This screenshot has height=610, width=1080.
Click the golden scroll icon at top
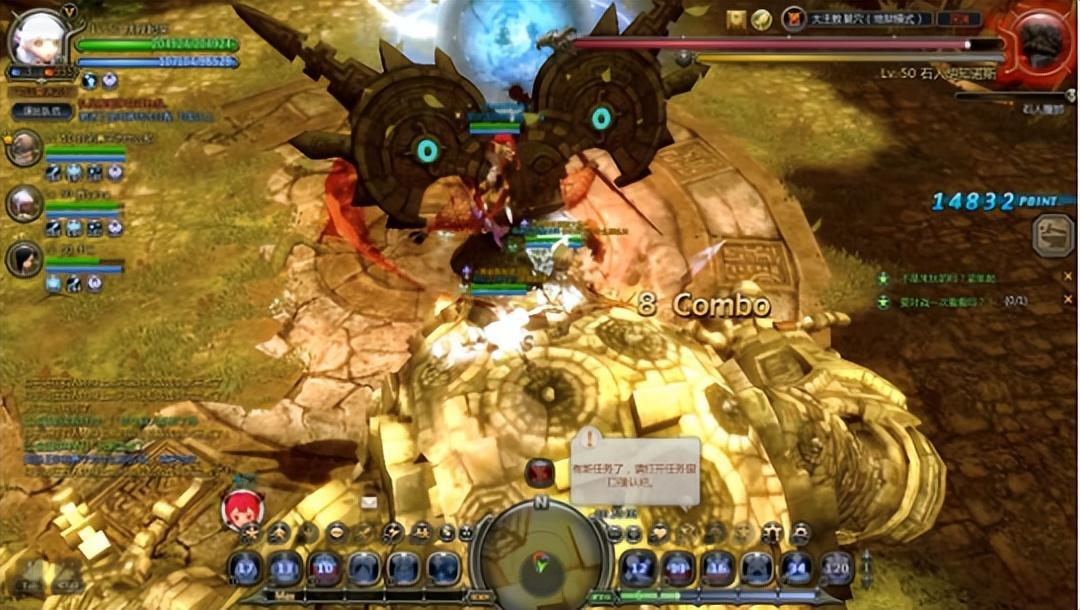click(x=737, y=19)
